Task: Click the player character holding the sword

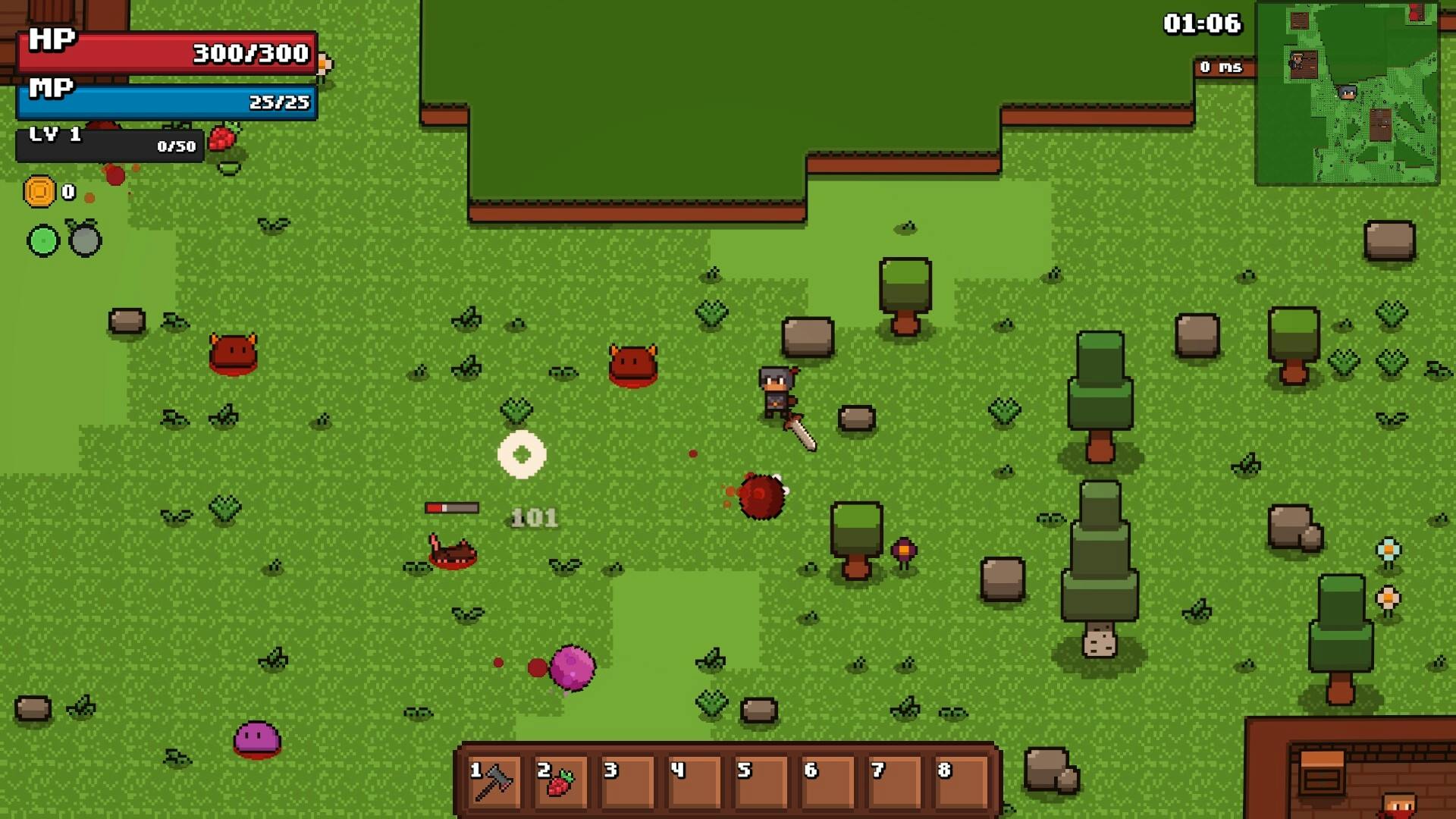Action: coord(775,391)
